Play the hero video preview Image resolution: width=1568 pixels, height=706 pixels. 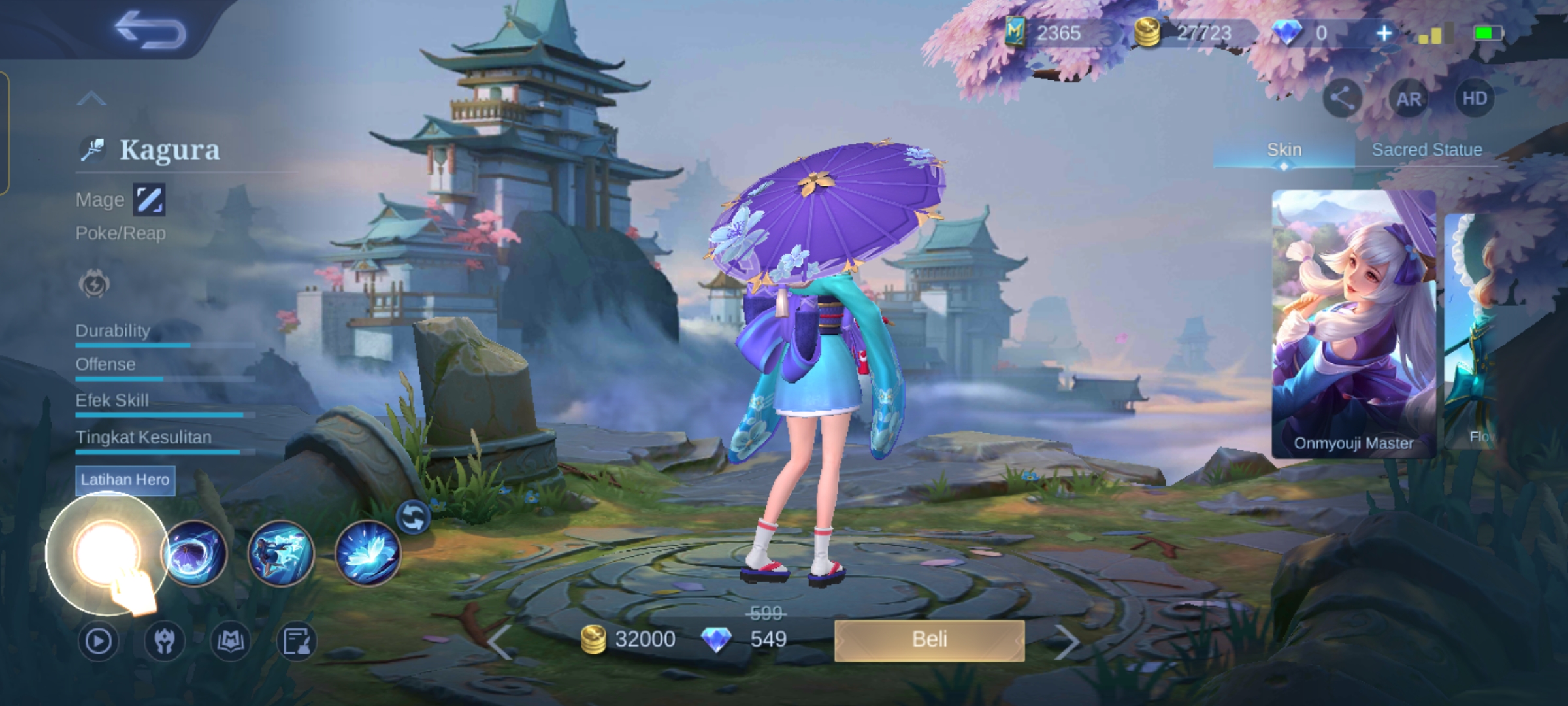click(x=98, y=641)
